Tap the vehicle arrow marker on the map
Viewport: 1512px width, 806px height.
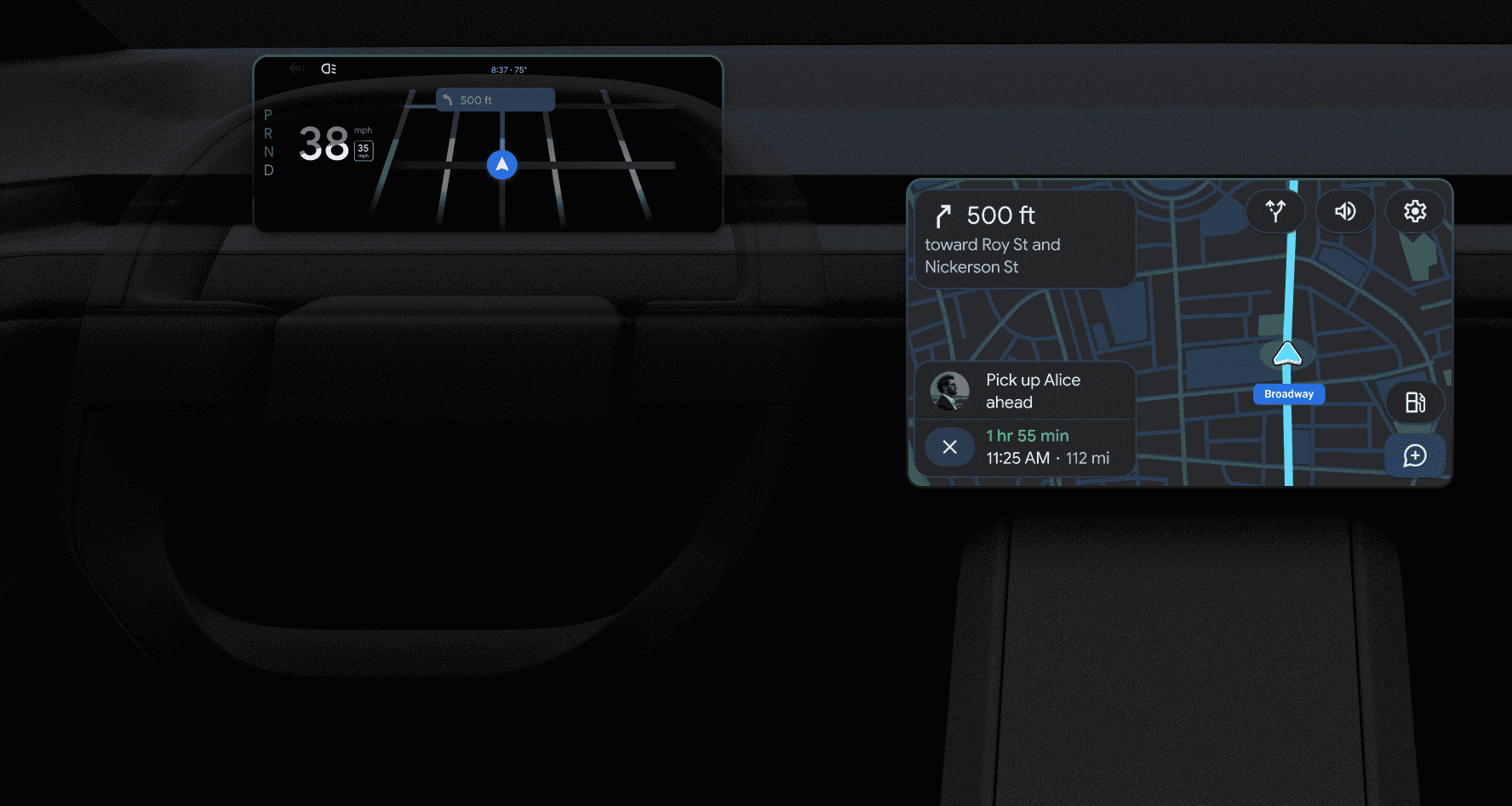(x=1287, y=352)
